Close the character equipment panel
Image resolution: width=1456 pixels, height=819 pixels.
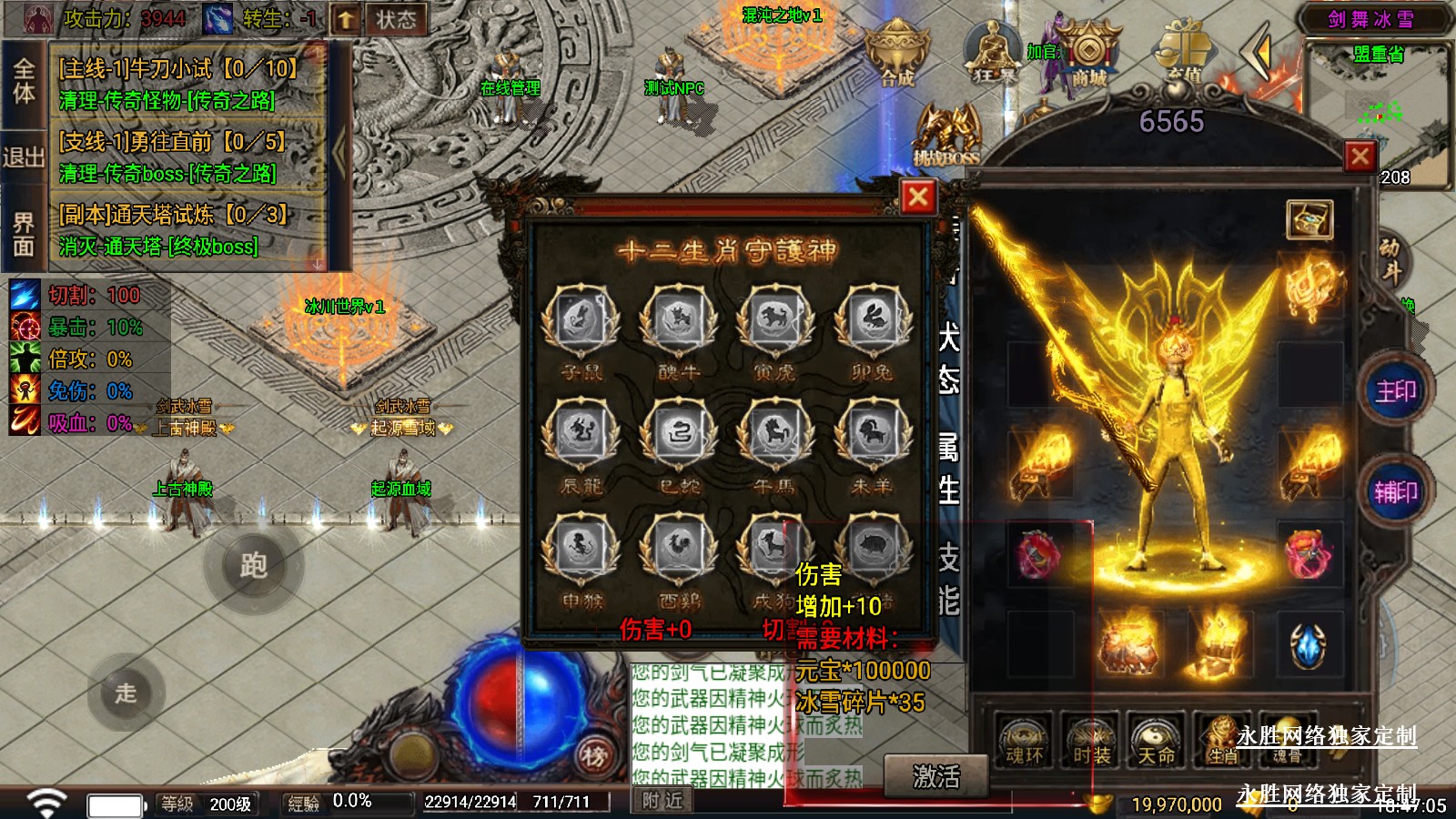1360,157
